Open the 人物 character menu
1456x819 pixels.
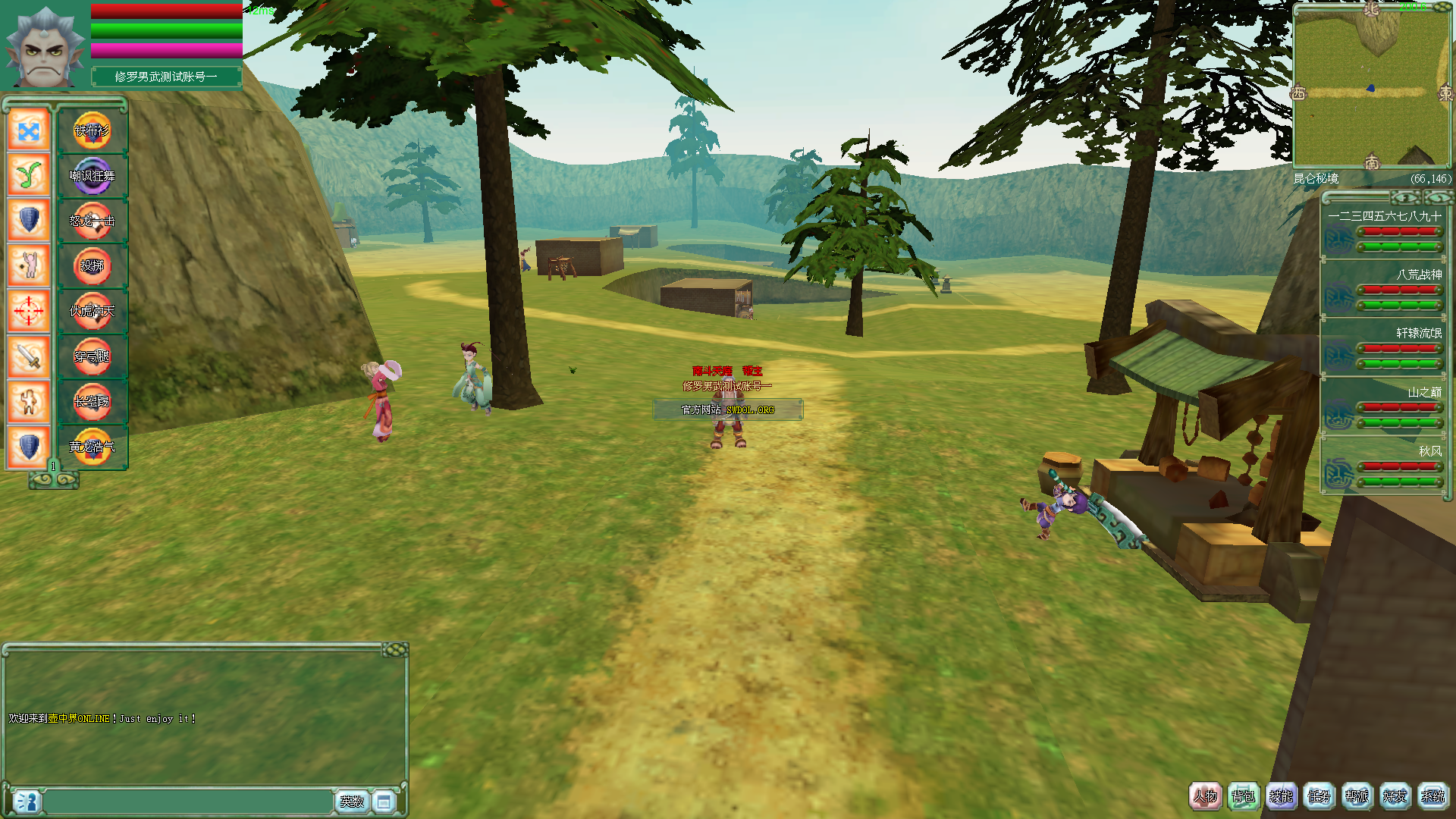pyautogui.click(x=1206, y=797)
